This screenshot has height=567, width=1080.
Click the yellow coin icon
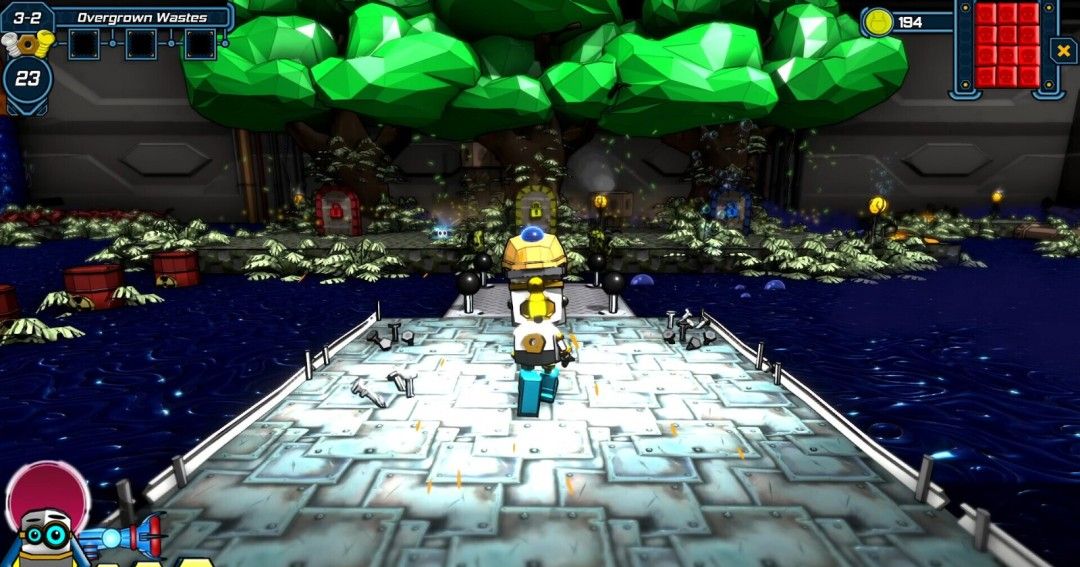877,22
